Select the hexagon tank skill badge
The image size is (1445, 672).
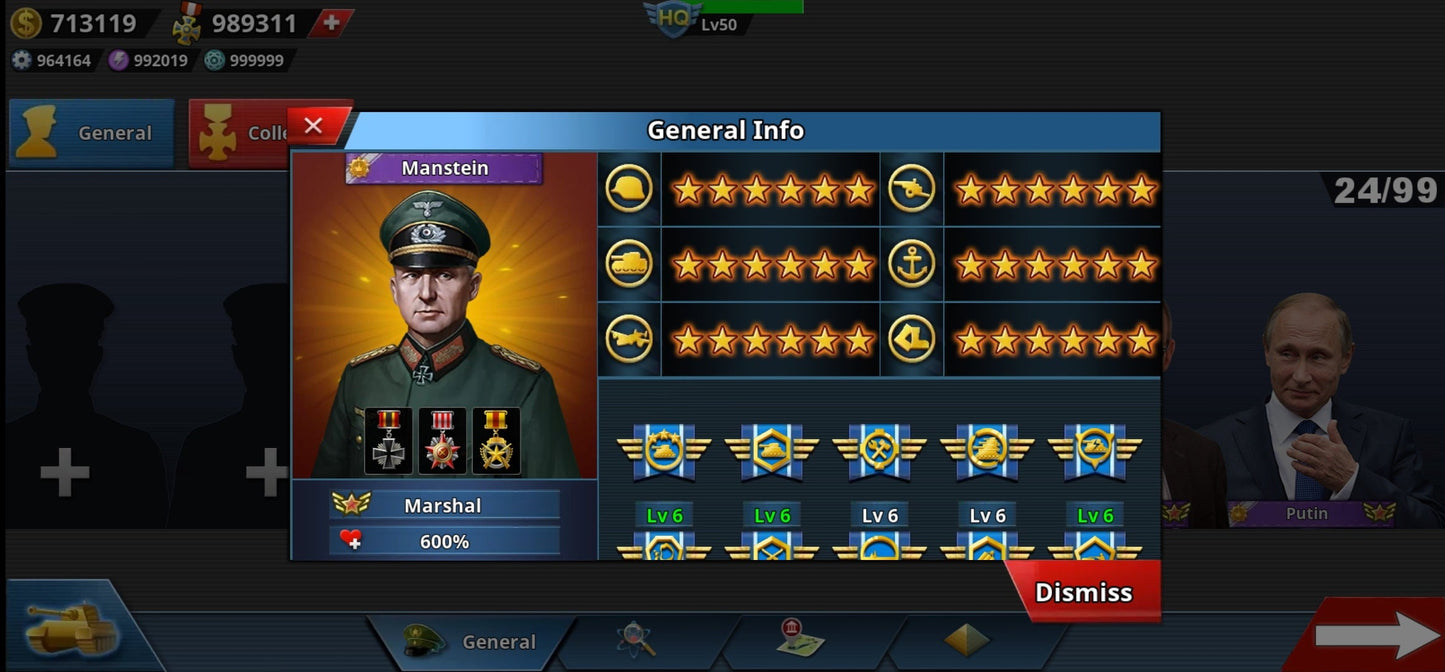tap(772, 450)
